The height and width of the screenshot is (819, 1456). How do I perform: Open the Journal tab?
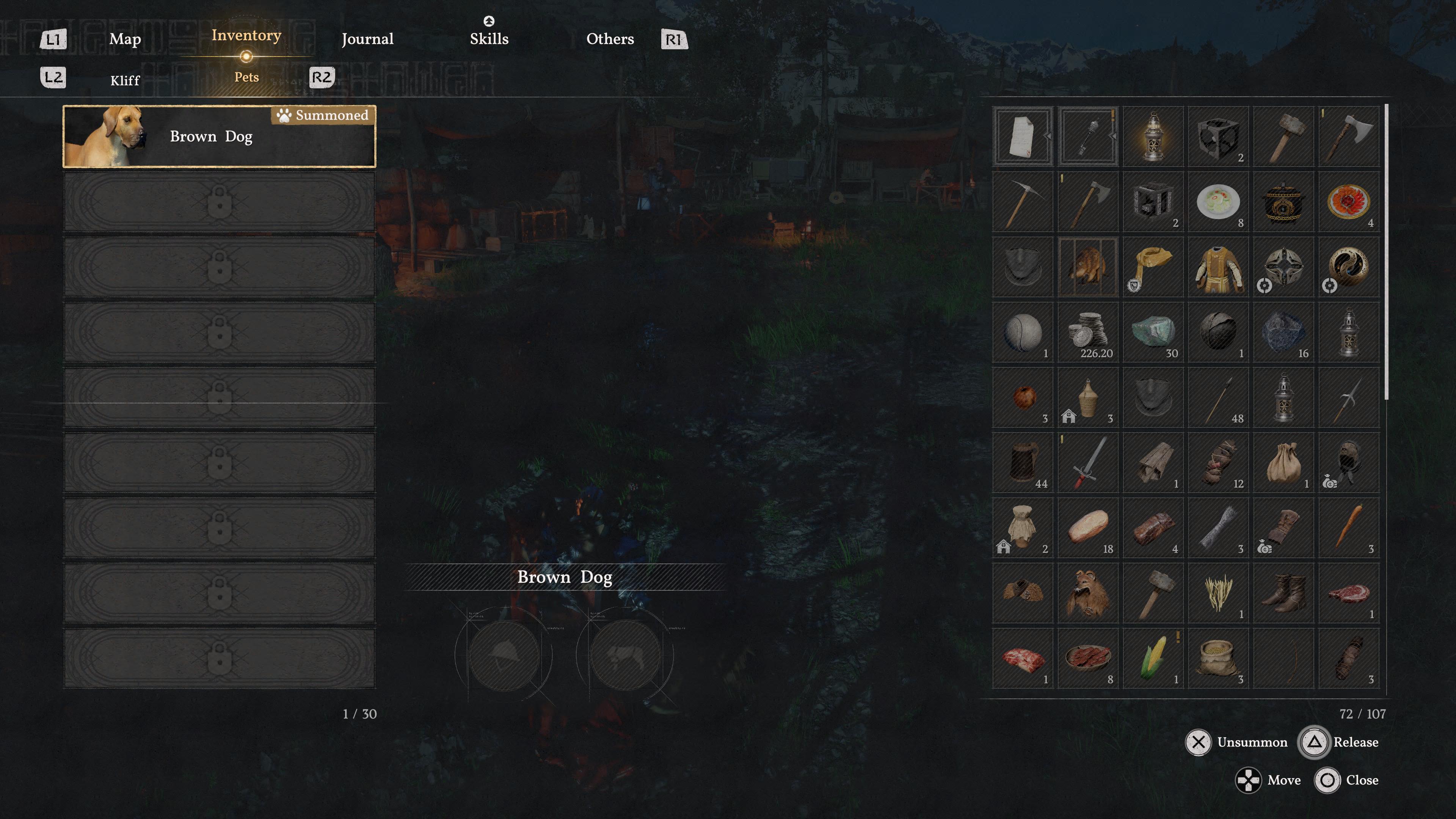pos(367,39)
